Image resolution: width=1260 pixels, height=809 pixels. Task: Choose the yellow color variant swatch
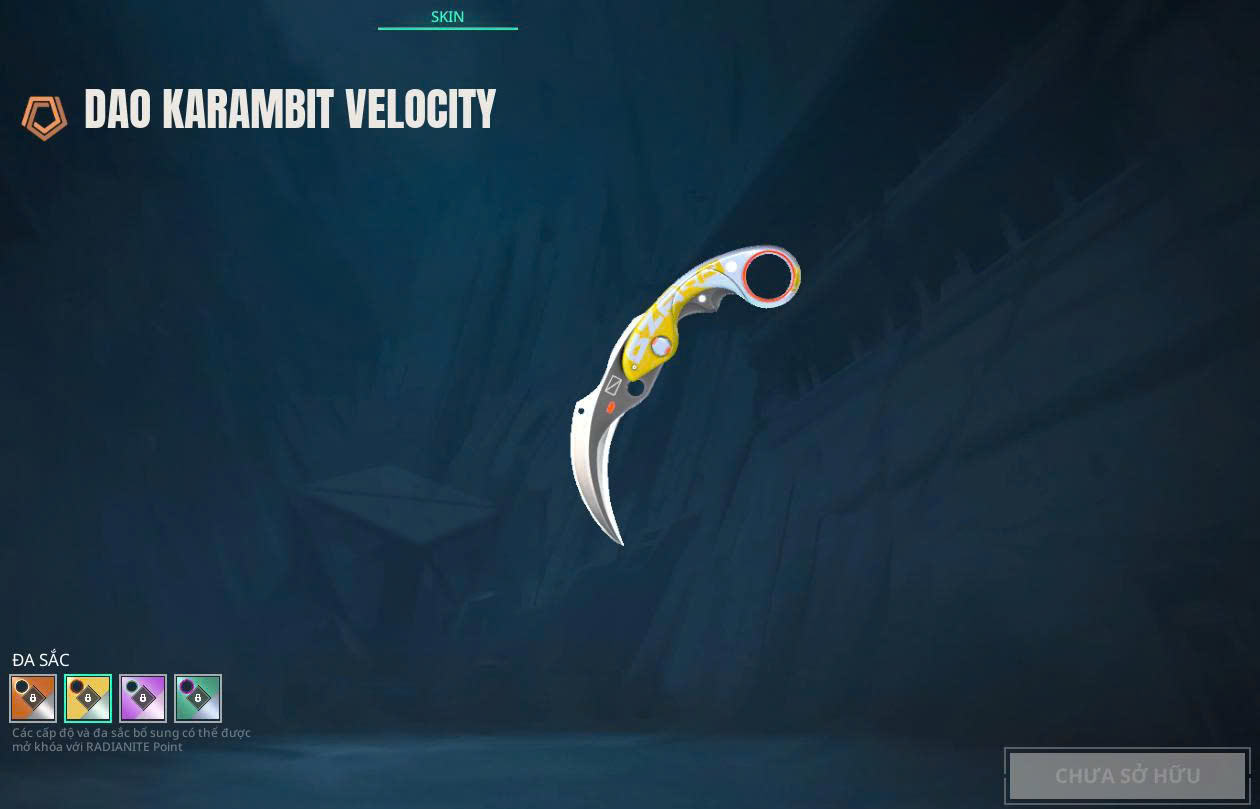88,698
